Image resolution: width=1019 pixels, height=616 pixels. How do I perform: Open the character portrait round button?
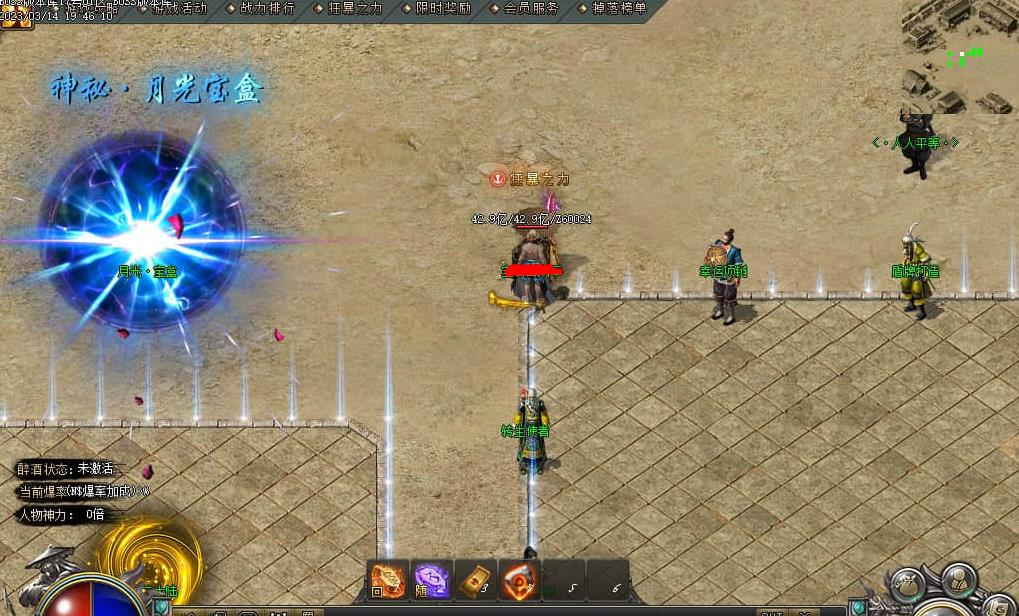coord(960,579)
